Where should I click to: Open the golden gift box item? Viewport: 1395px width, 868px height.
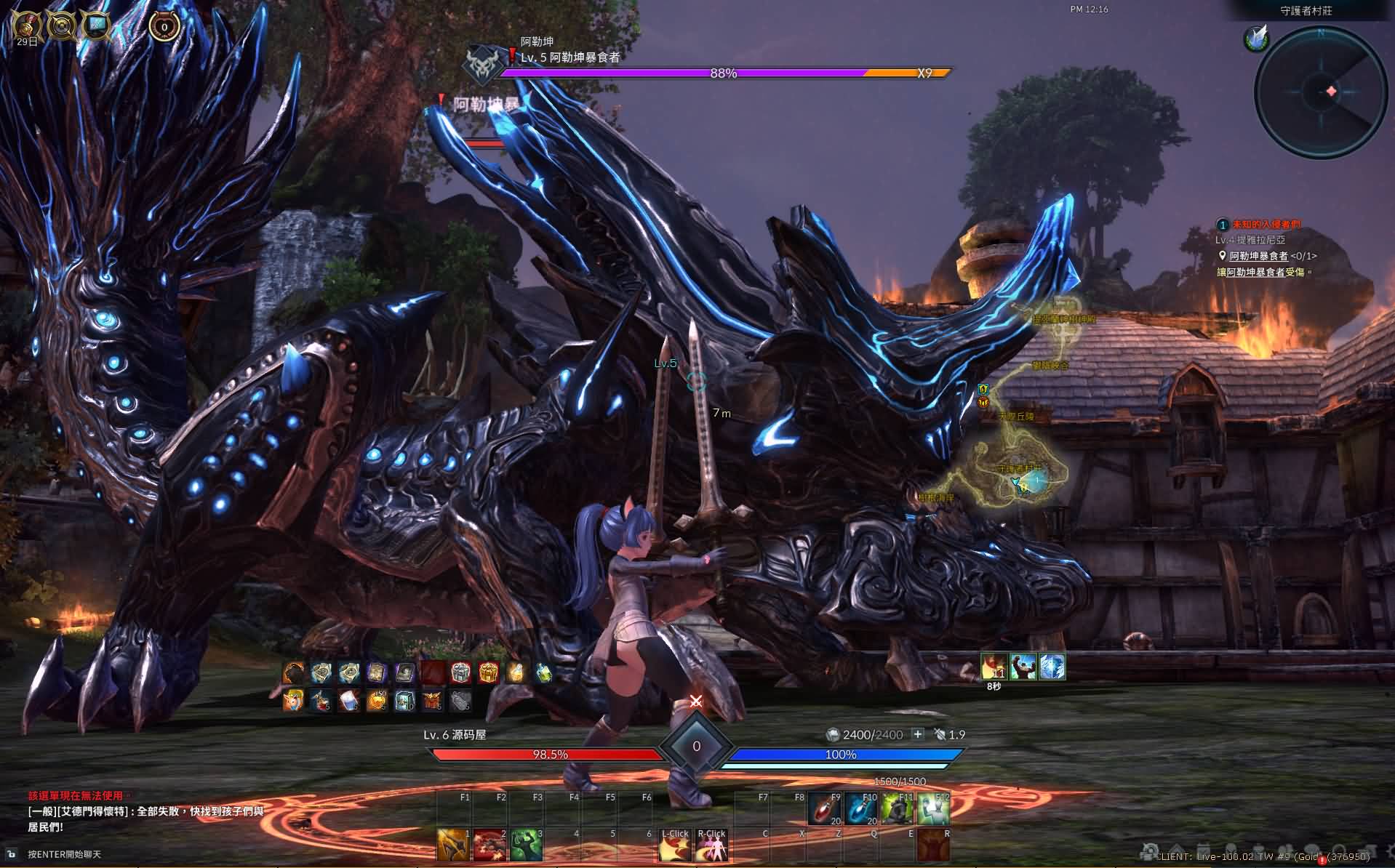pos(488,673)
